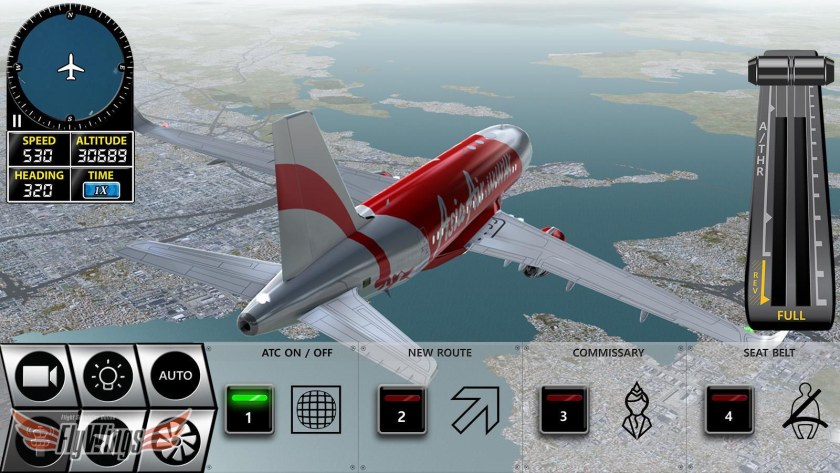Turn on Seat Belt switch number 4
This screenshot has height=473, width=840.
(729, 409)
